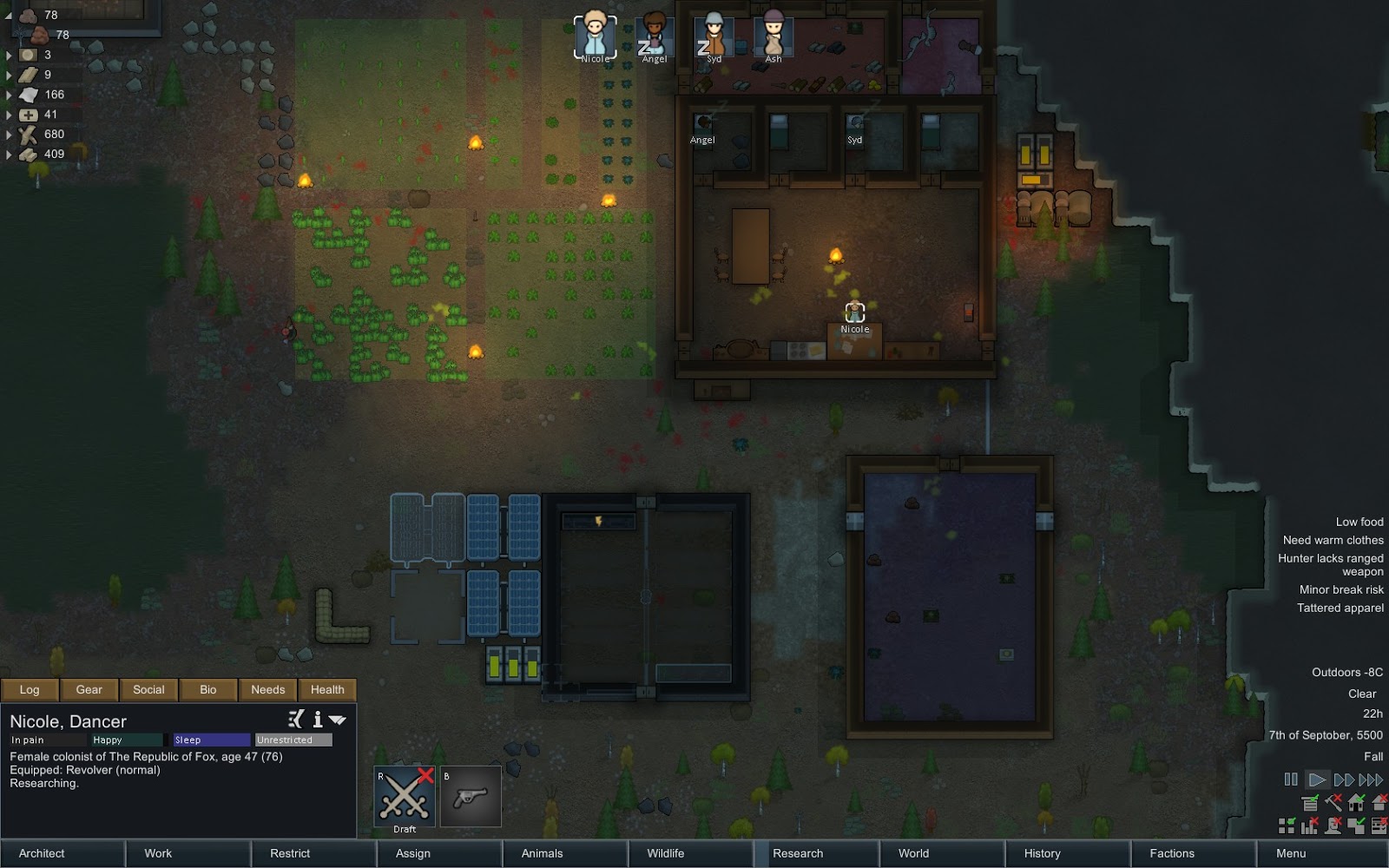This screenshot has height=868, width=1389.
Task: Open the Architect menu
Action: [42, 853]
